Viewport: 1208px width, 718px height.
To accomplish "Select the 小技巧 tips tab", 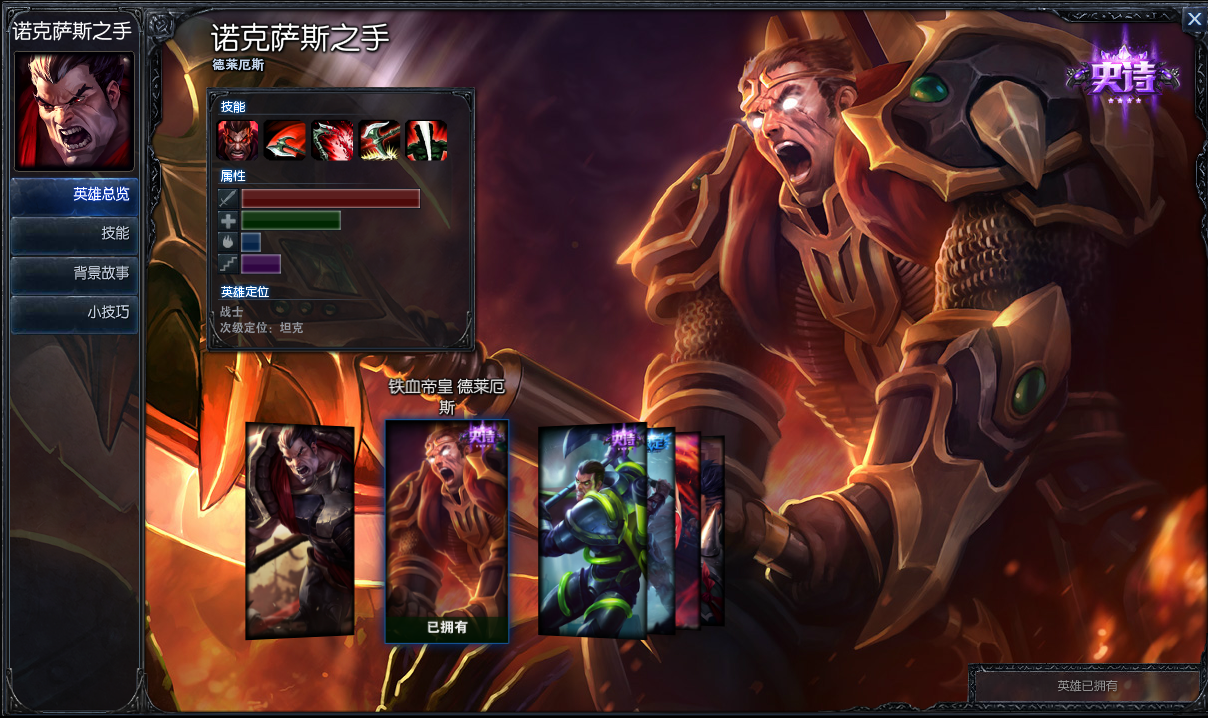I will point(75,312).
